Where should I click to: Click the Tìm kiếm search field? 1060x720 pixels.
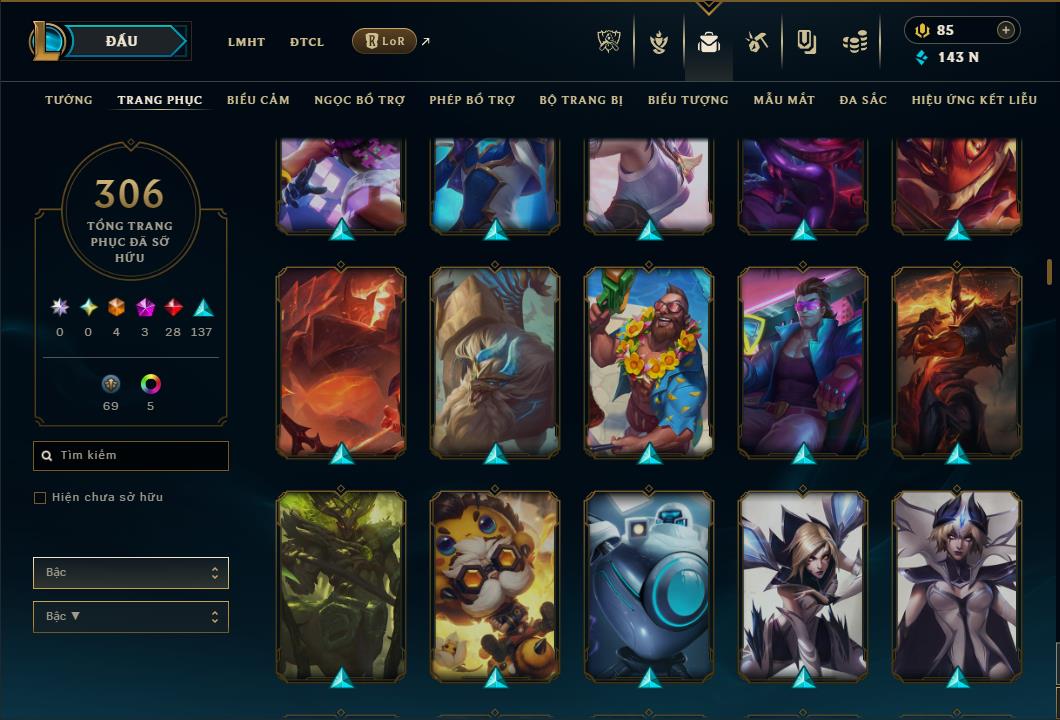131,456
